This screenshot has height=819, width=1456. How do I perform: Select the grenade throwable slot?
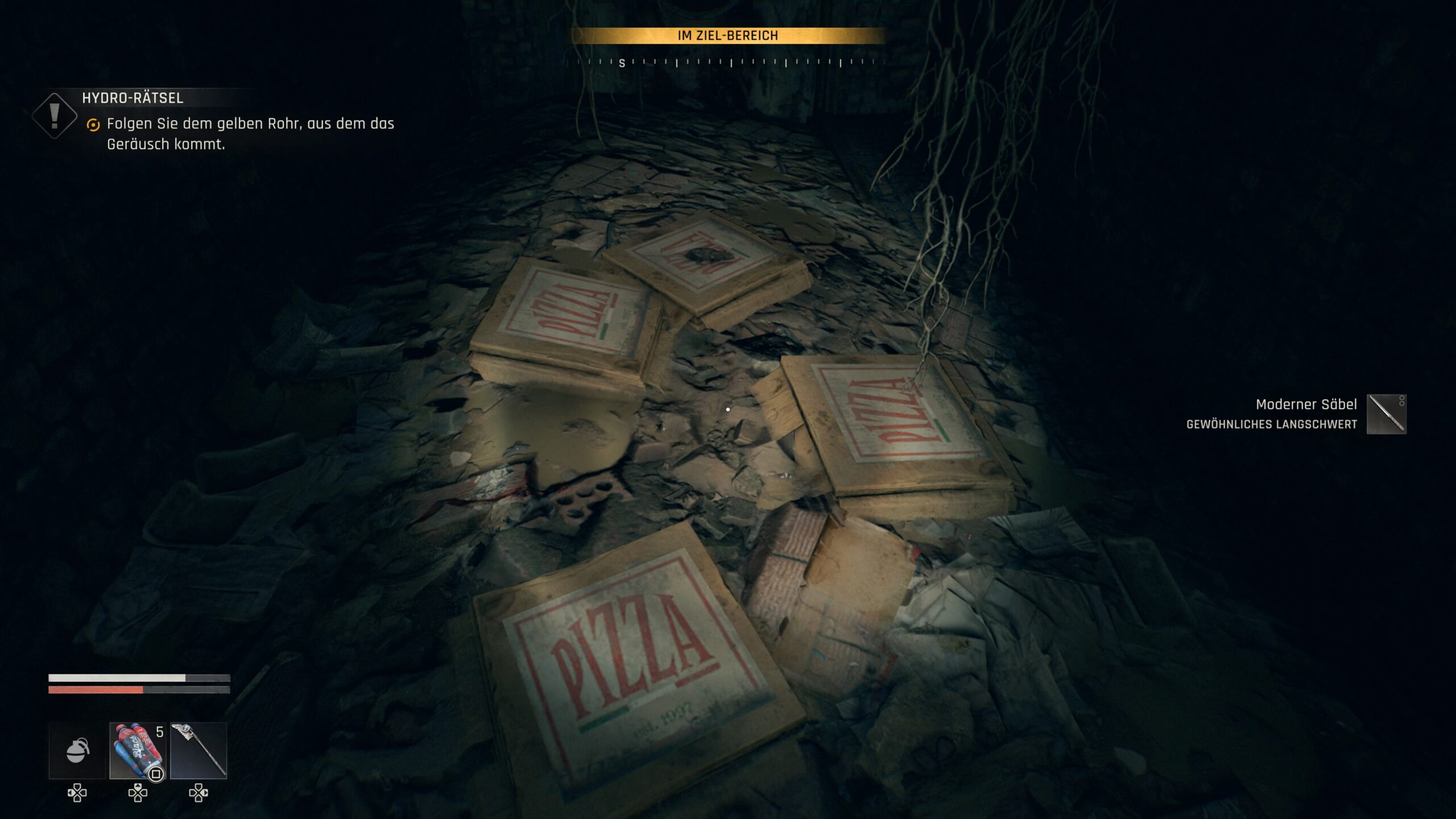[77, 750]
